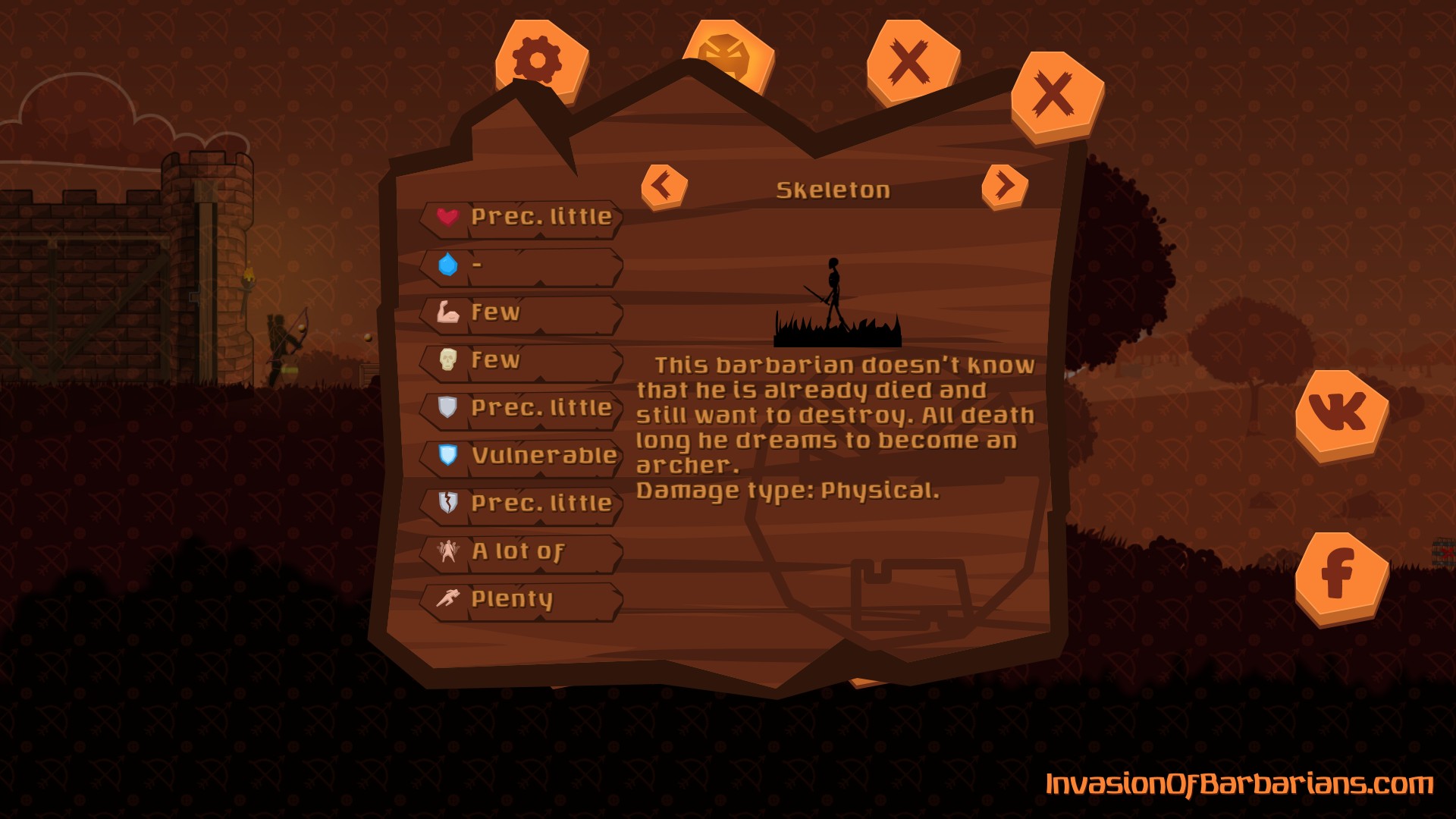Select the running figure Plenty stat row
The width and height of the screenshot is (1456, 819).
pyautogui.click(x=522, y=600)
